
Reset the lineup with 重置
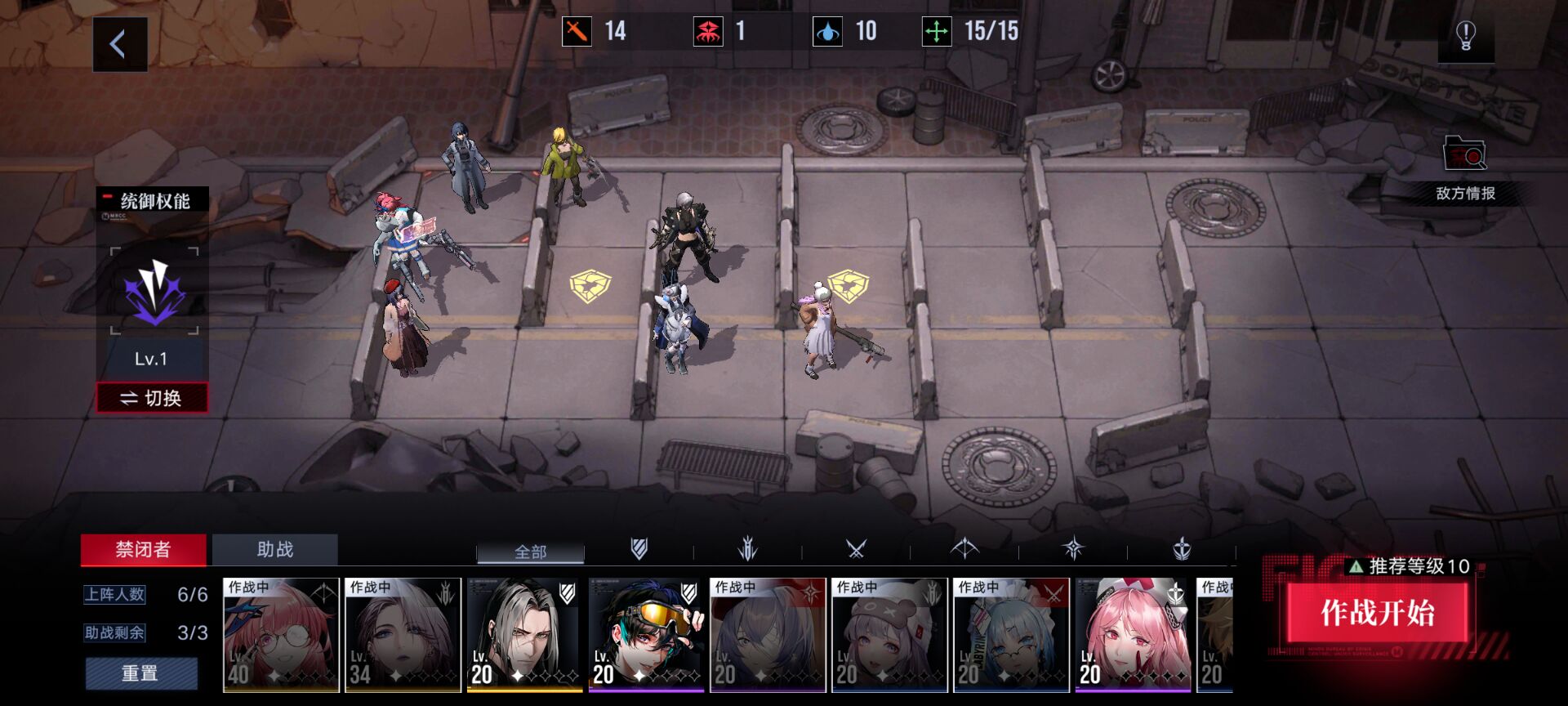(x=140, y=673)
